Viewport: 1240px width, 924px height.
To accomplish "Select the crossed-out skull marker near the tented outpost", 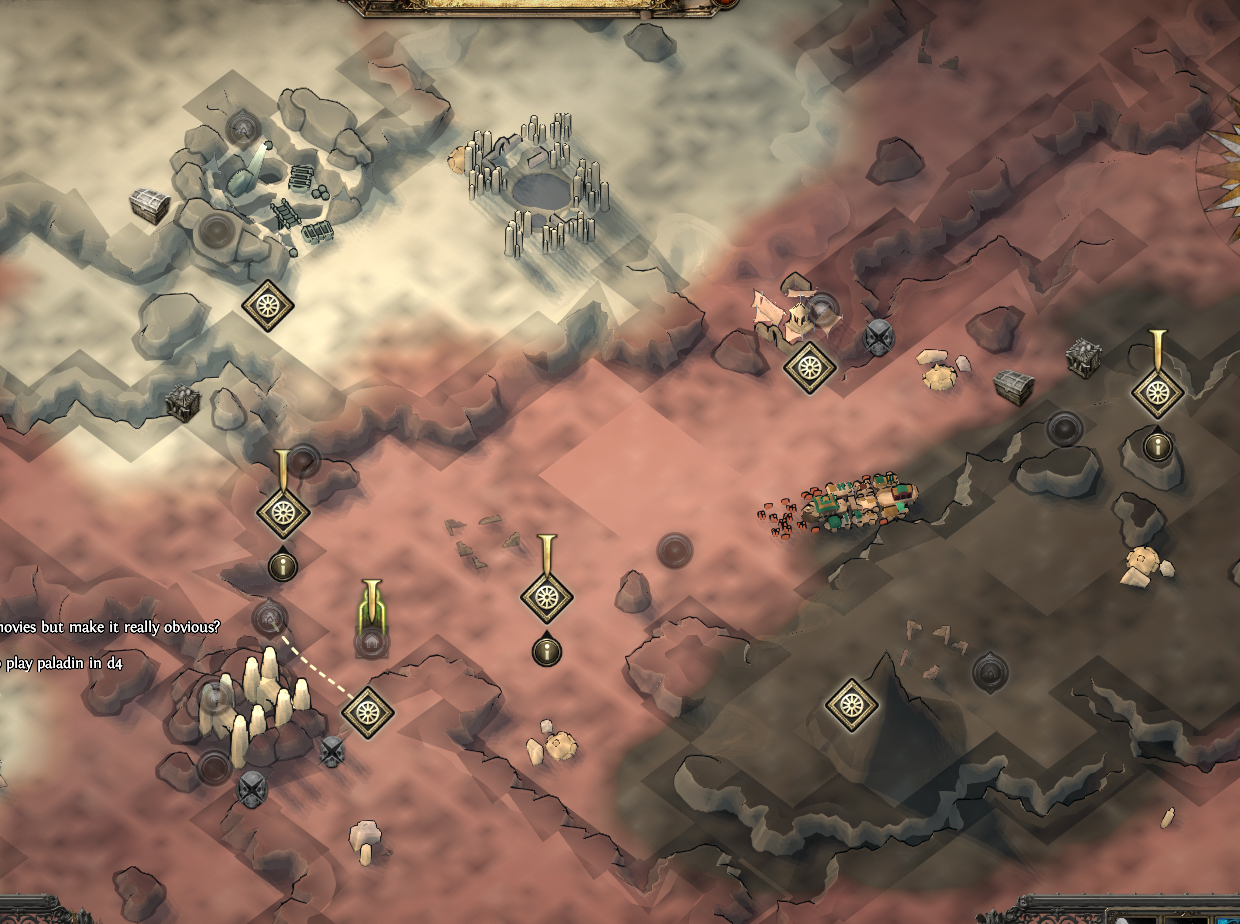I will point(878,338).
